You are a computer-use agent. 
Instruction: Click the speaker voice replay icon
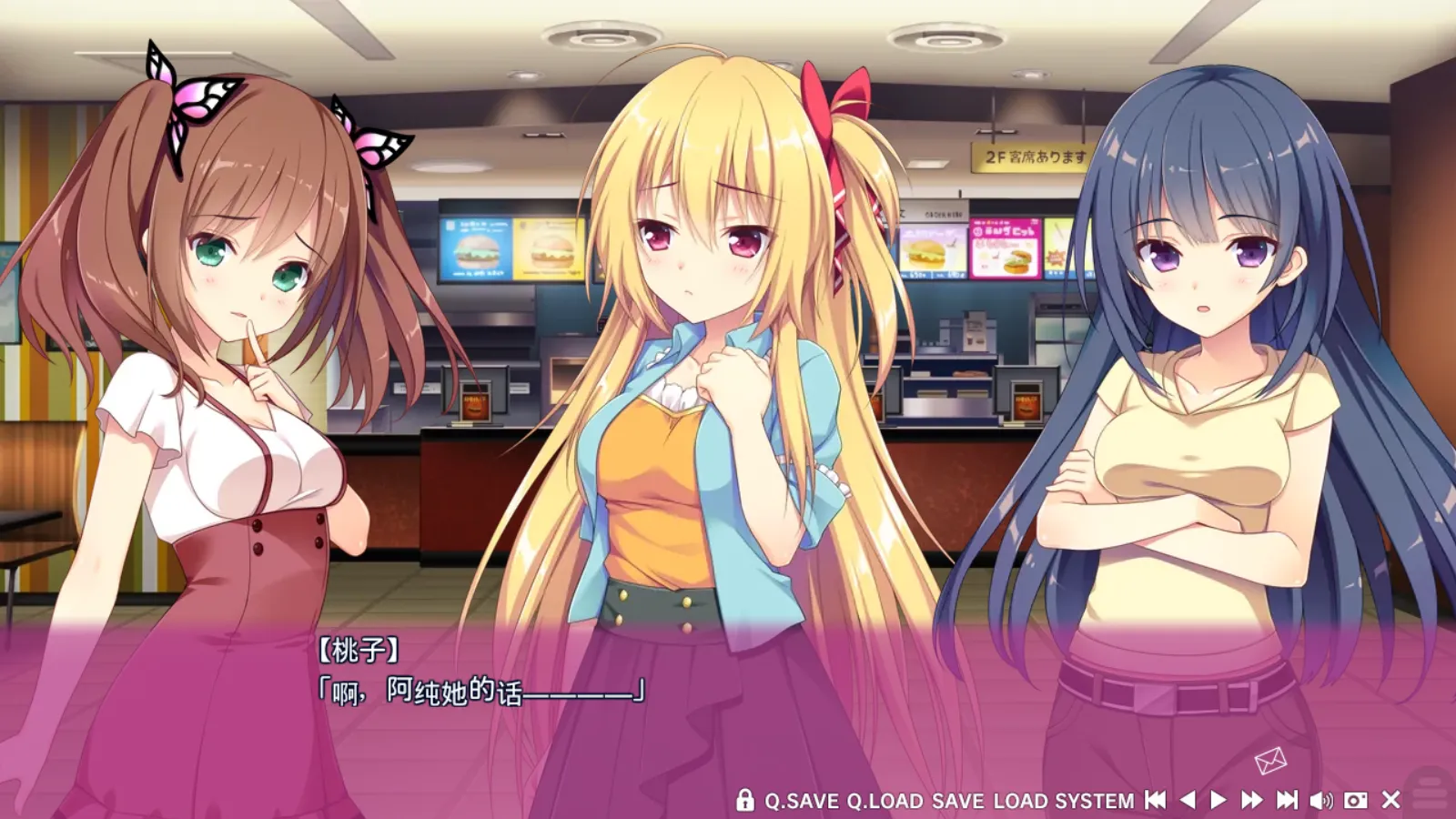pyautogui.click(x=1320, y=800)
